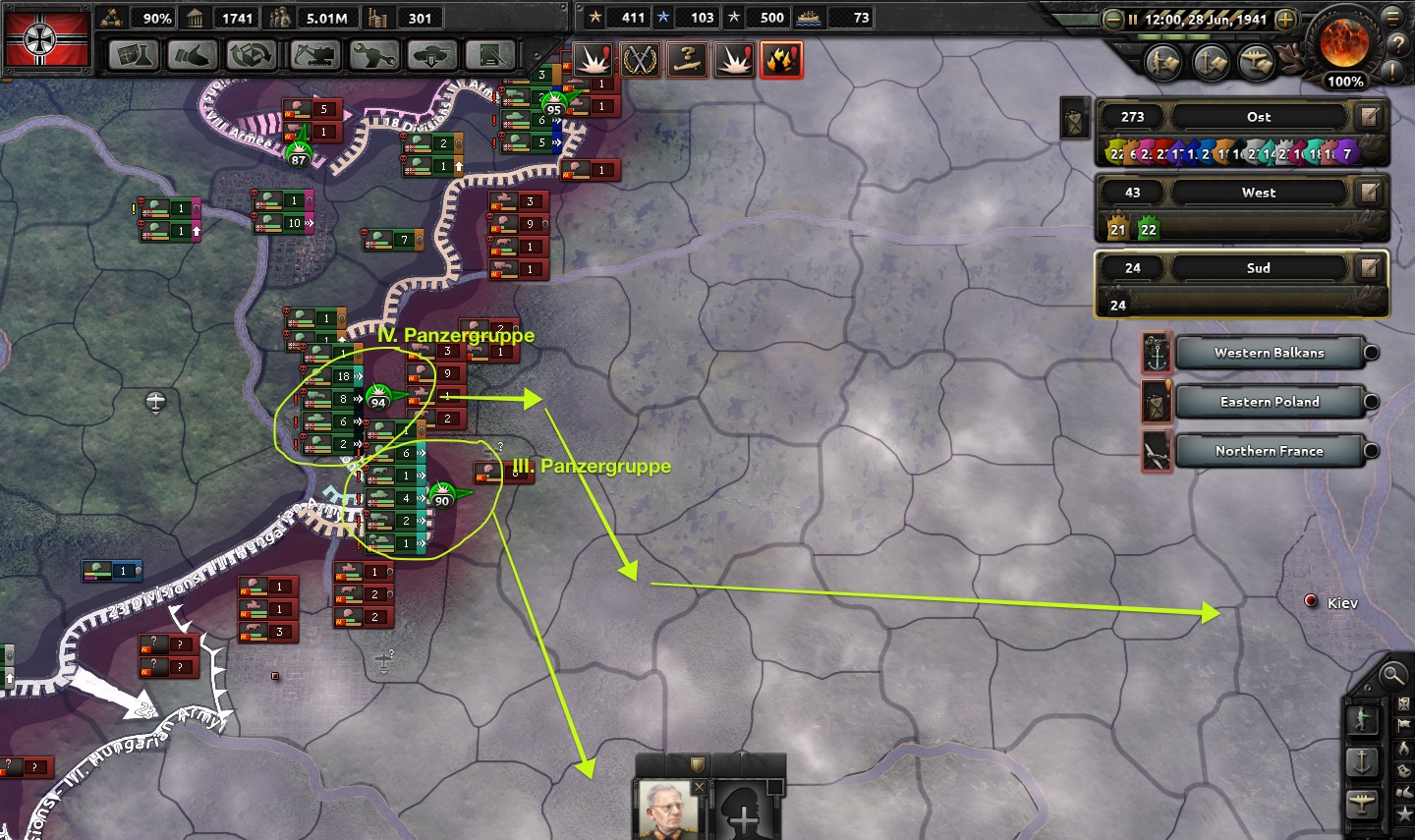Open the Western Balkans theater
The height and width of the screenshot is (840, 1415).
click(1269, 353)
